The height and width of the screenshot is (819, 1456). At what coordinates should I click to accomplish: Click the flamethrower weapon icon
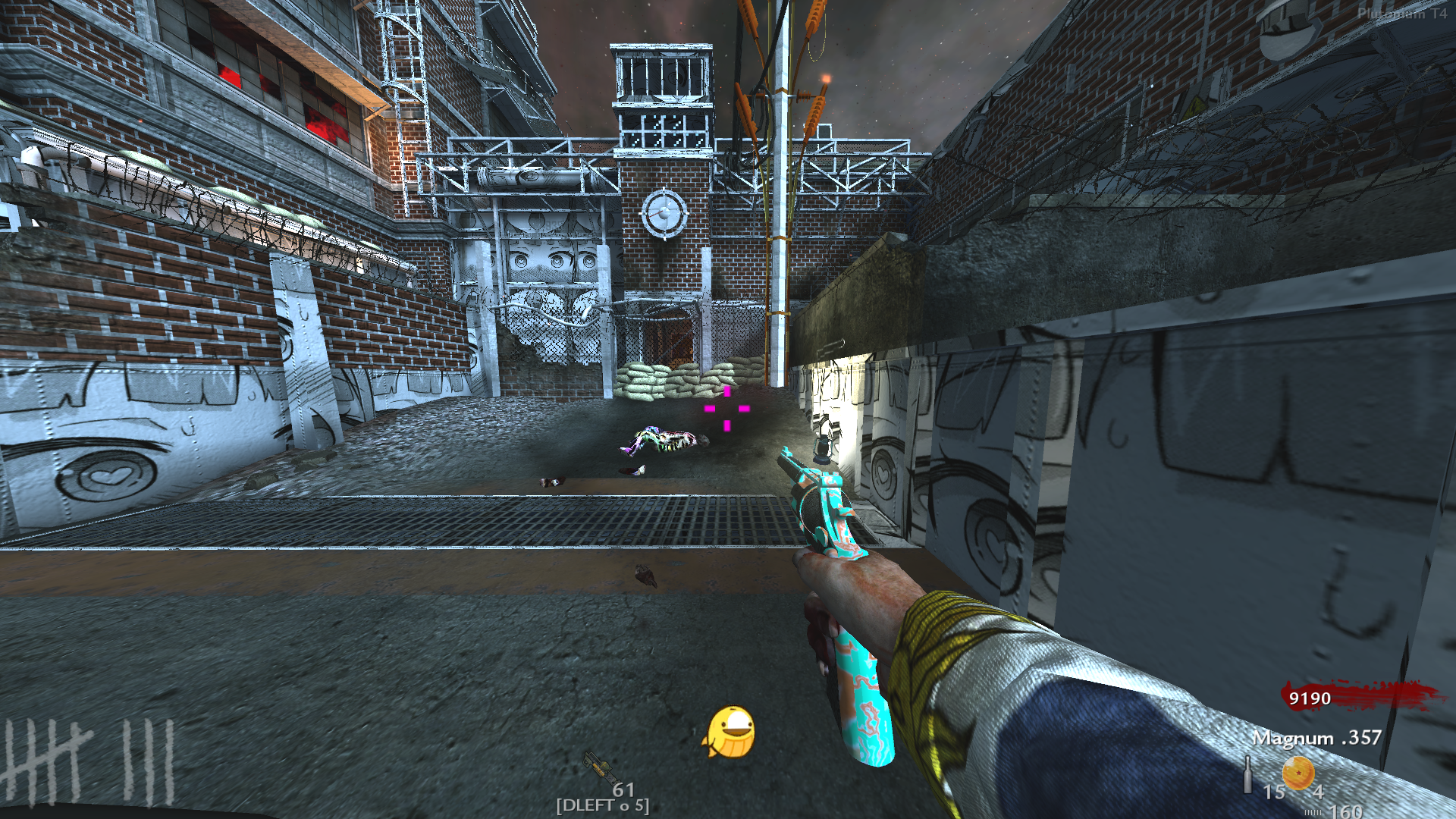click(x=598, y=766)
